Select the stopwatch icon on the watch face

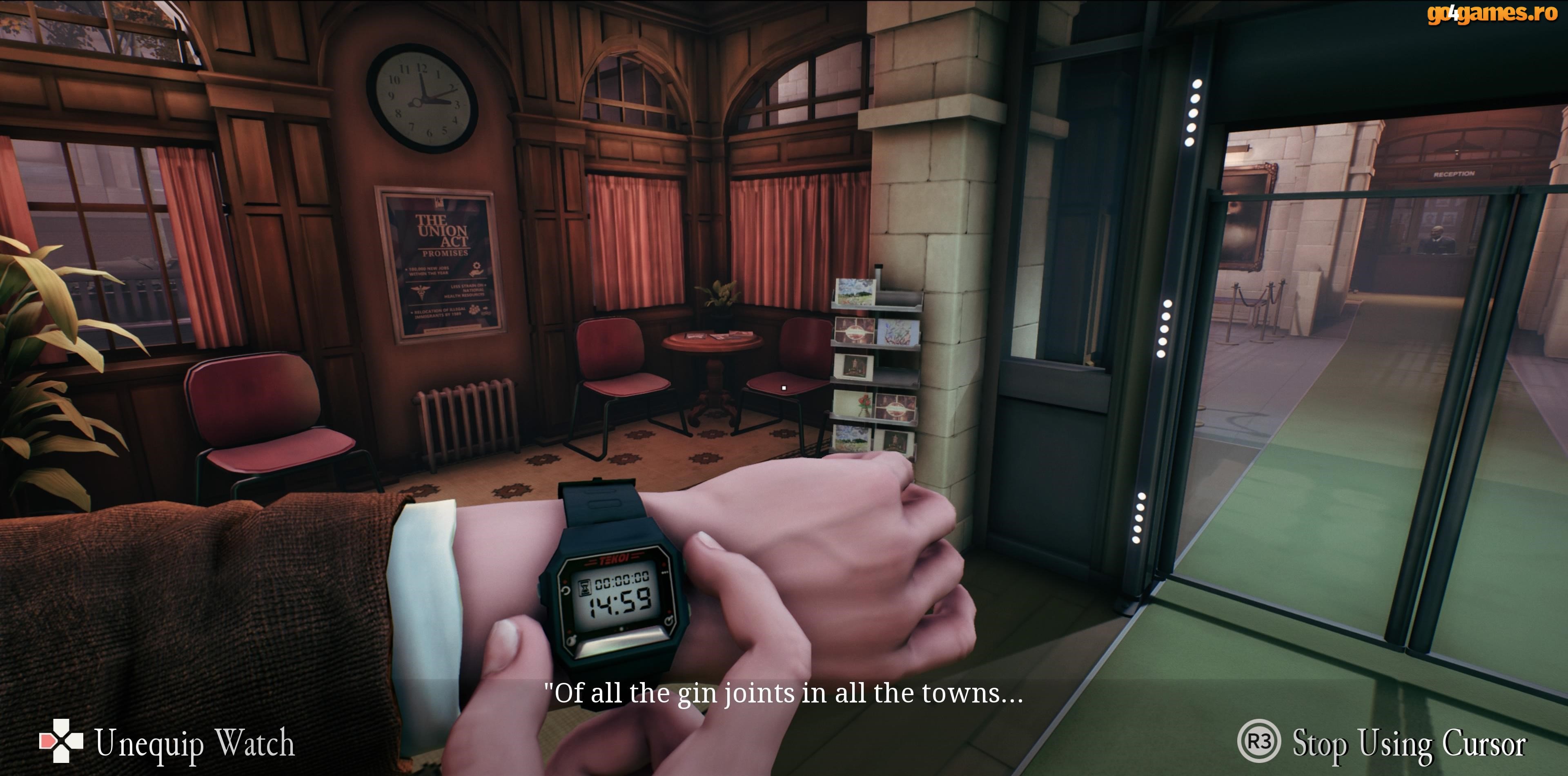tap(572, 640)
